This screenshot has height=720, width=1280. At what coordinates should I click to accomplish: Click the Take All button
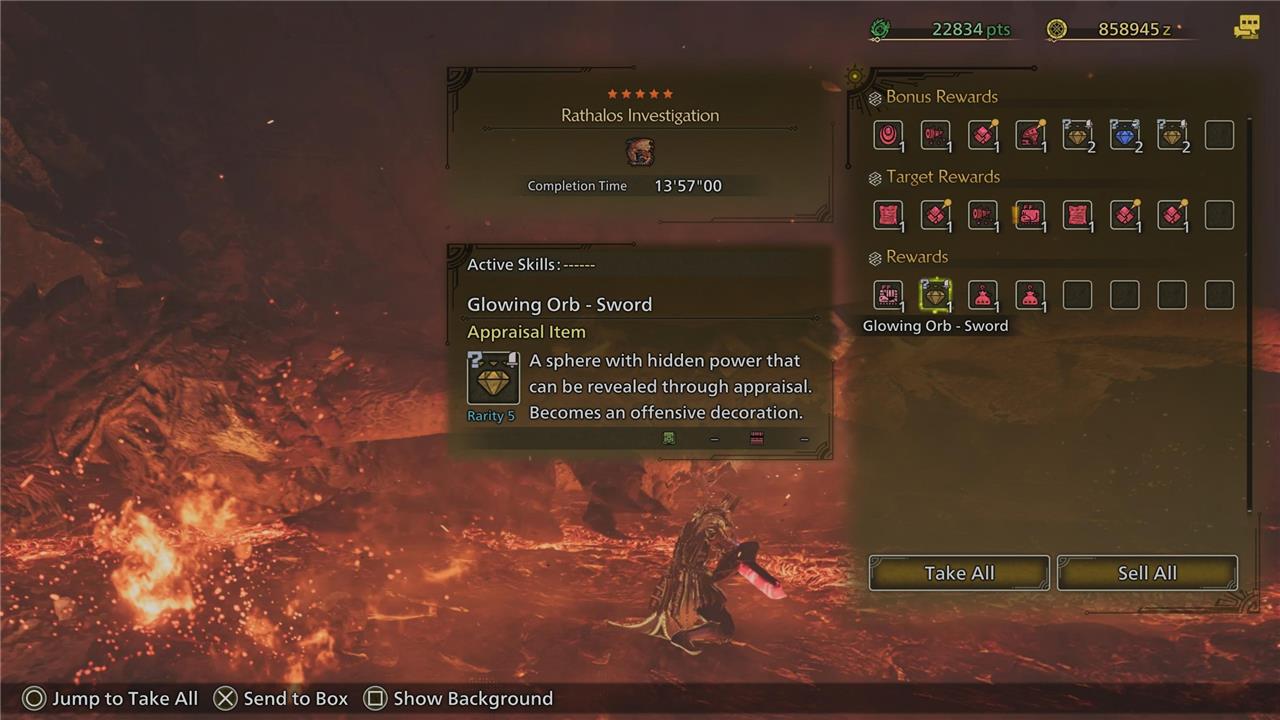[958, 573]
